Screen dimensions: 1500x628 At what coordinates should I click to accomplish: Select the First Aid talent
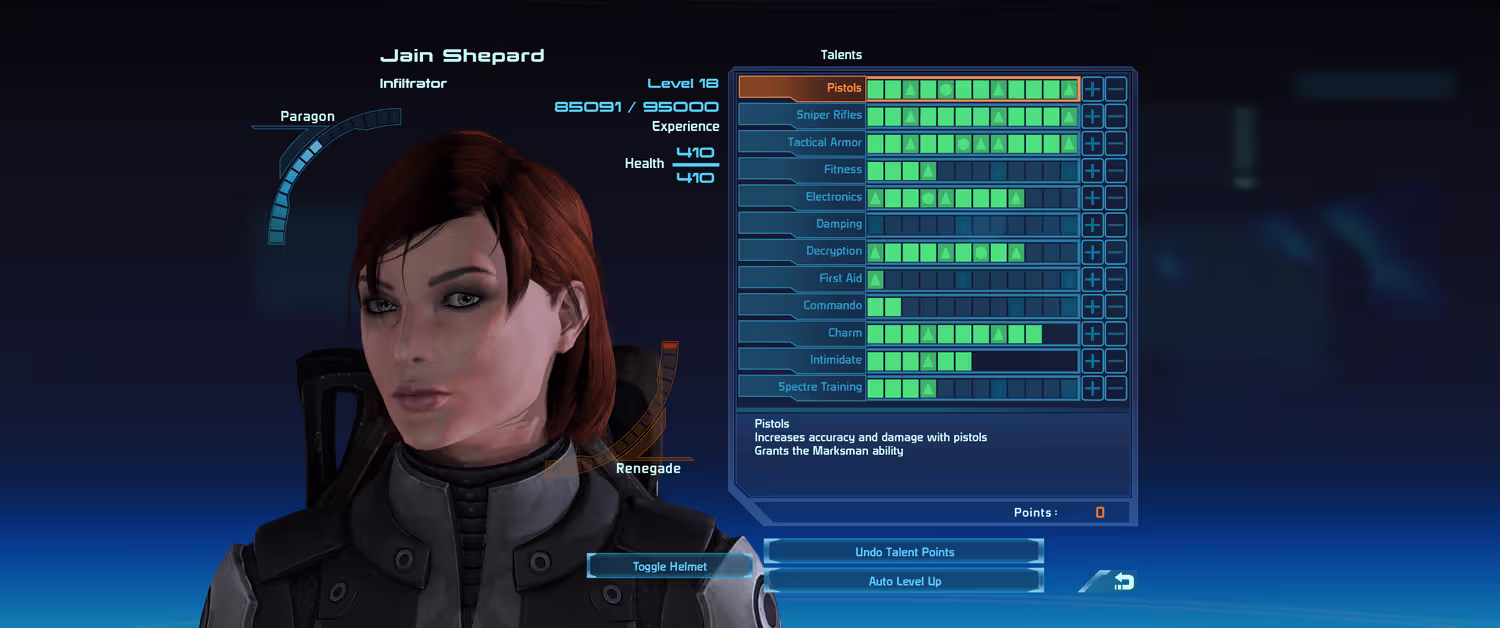tap(801, 278)
